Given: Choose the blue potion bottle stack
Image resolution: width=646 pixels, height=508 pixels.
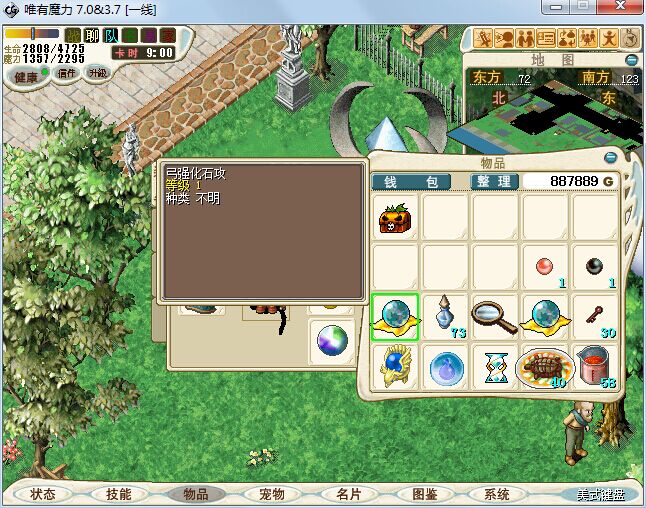Looking at the screenshot, I should 446,317.
